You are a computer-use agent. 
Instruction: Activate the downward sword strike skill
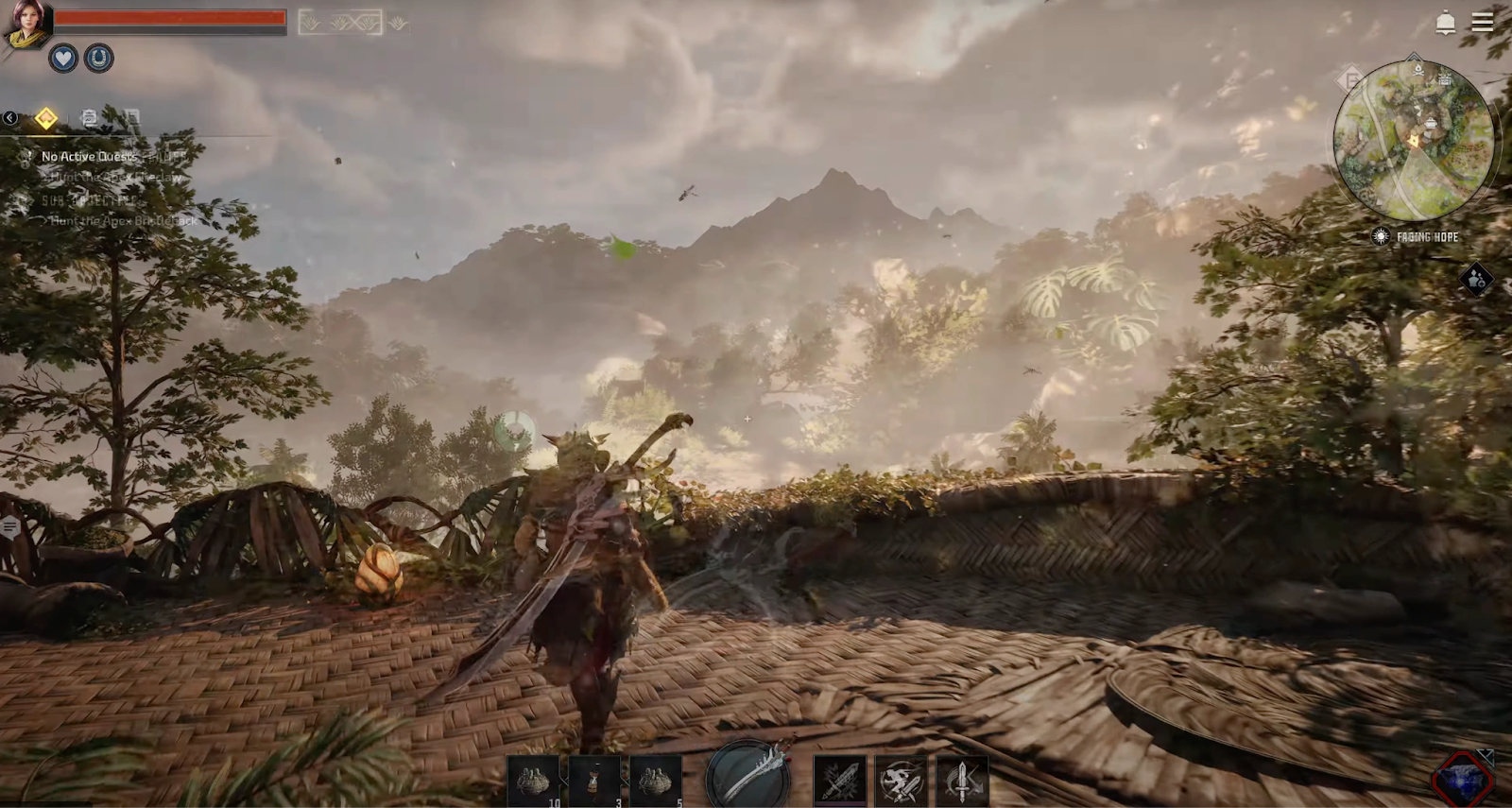pyautogui.click(x=962, y=782)
